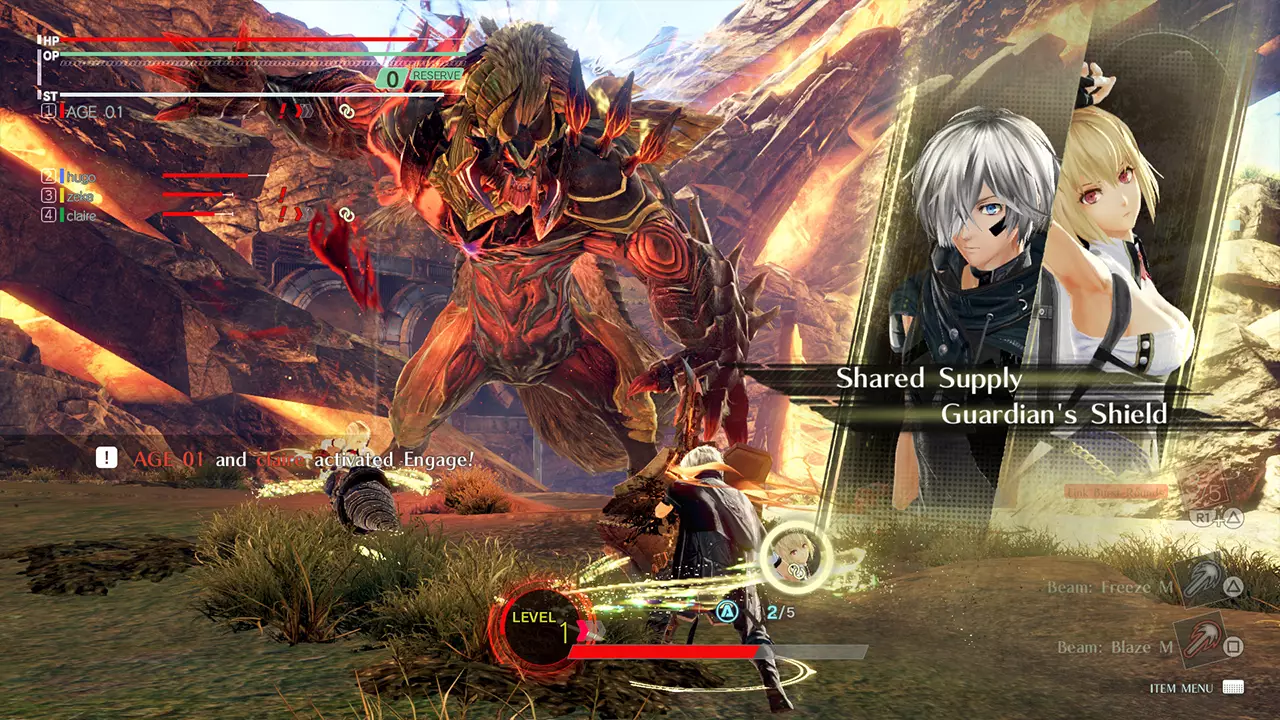Click the Triangle button prompt icon
This screenshot has width=1280, height=720.
[x=1234, y=587]
